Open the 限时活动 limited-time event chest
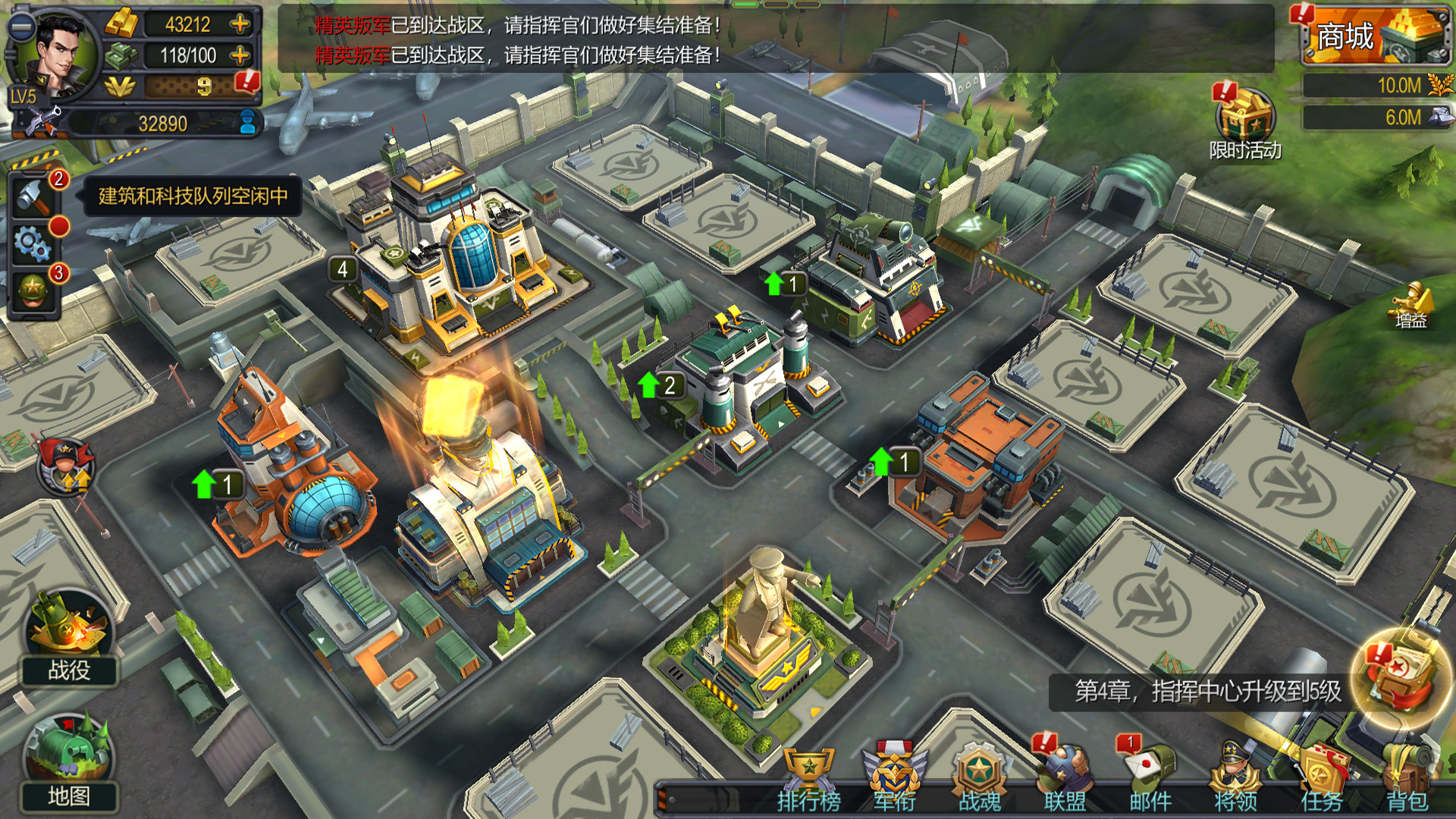This screenshot has height=819, width=1456. click(1246, 115)
